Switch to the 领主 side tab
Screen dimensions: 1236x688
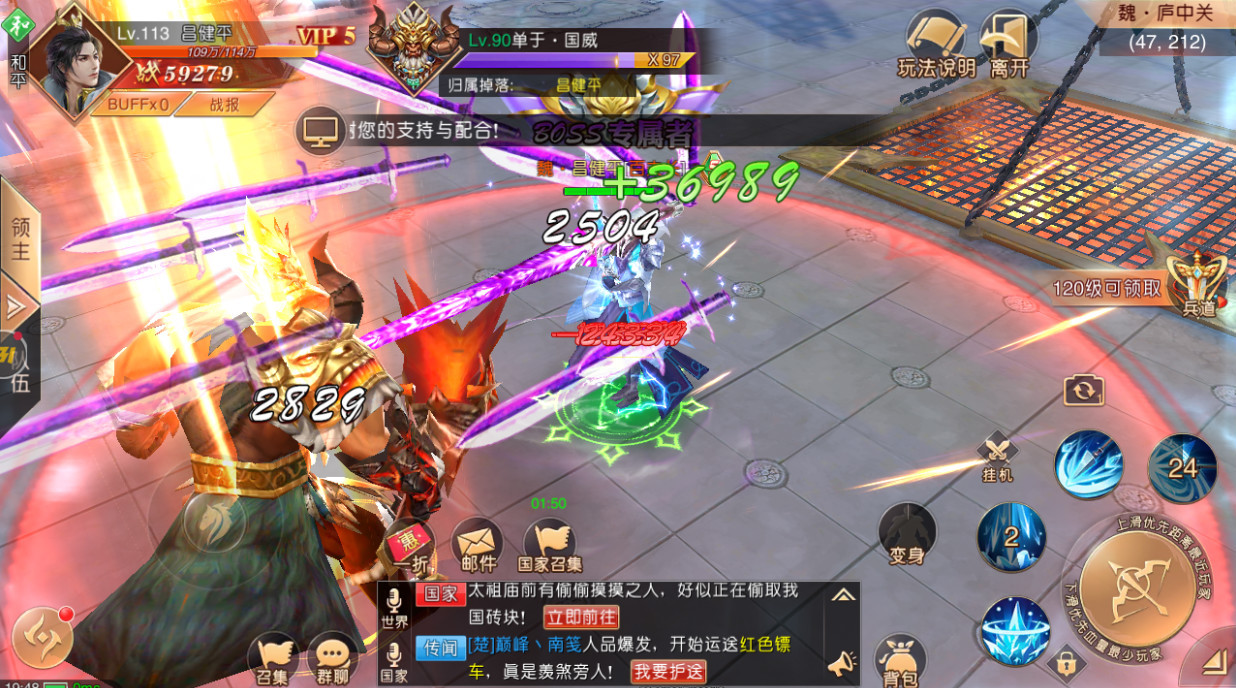coord(20,238)
